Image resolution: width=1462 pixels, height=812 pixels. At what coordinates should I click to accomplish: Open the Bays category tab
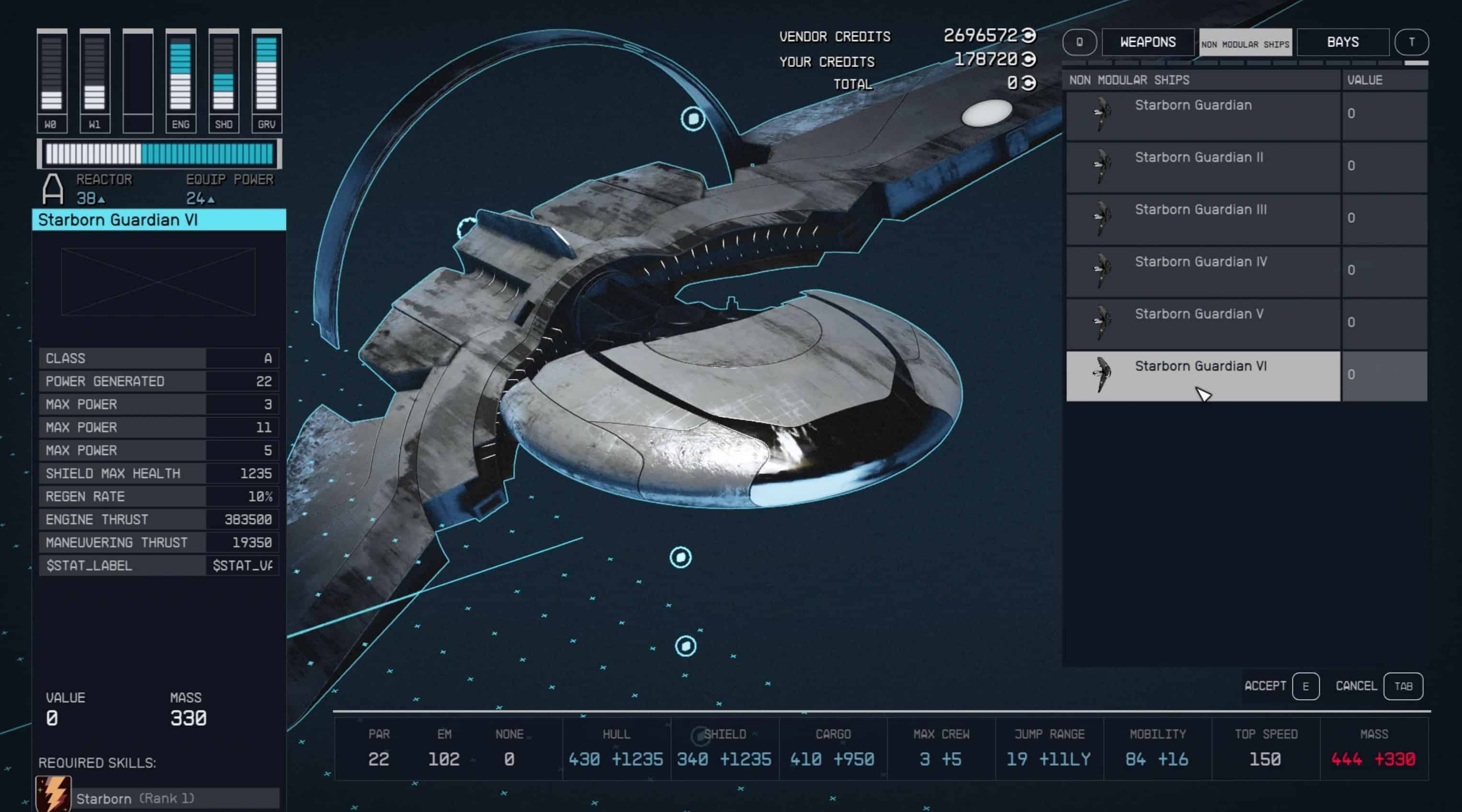[1342, 43]
